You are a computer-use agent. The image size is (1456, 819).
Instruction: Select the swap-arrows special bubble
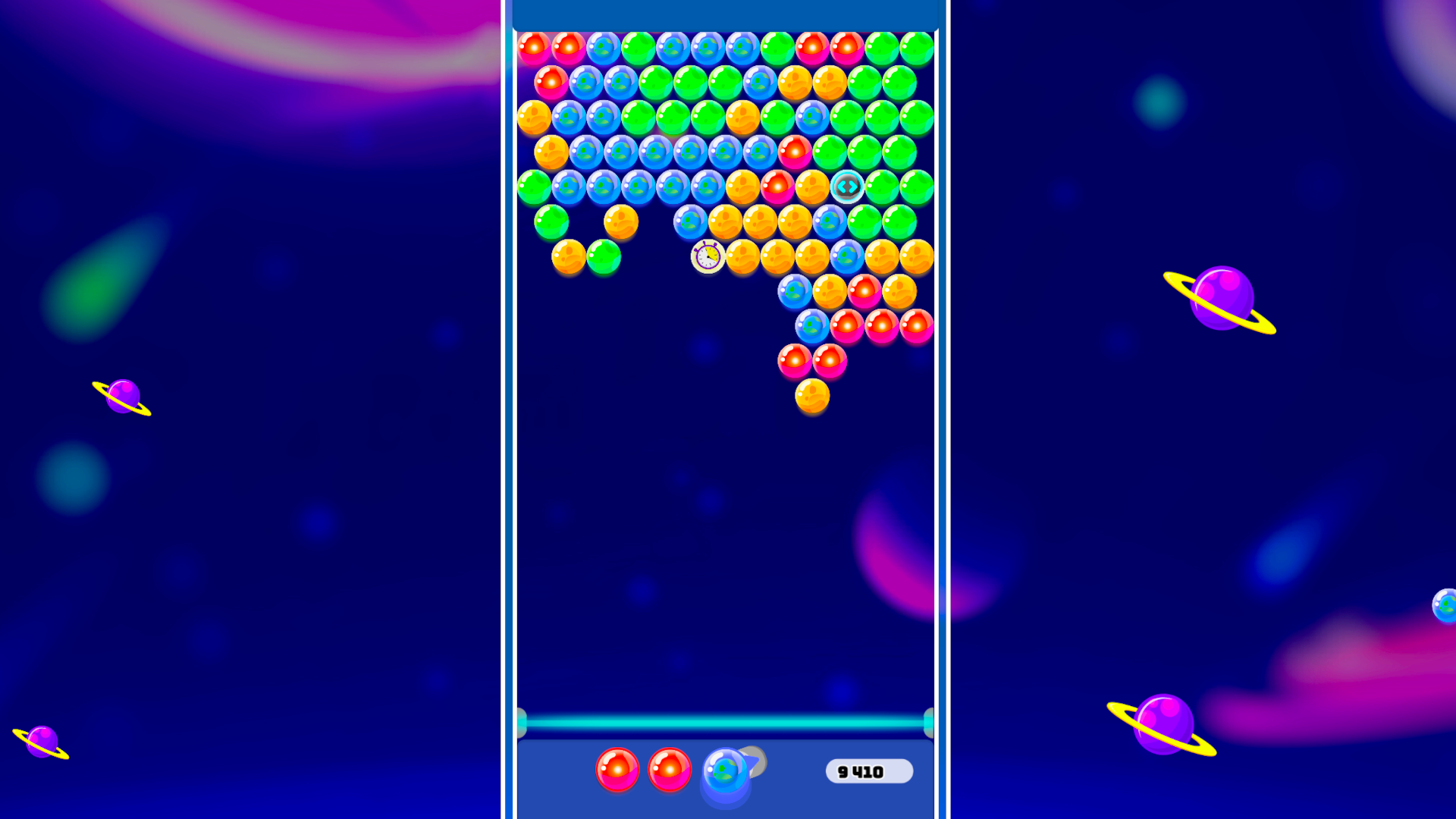coord(846,187)
